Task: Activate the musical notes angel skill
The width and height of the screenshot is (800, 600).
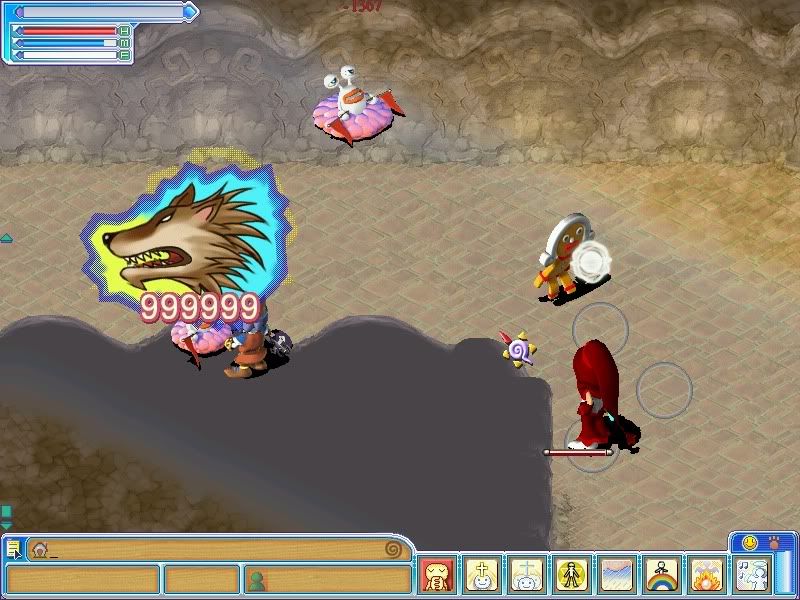Action: tap(751, 575)
